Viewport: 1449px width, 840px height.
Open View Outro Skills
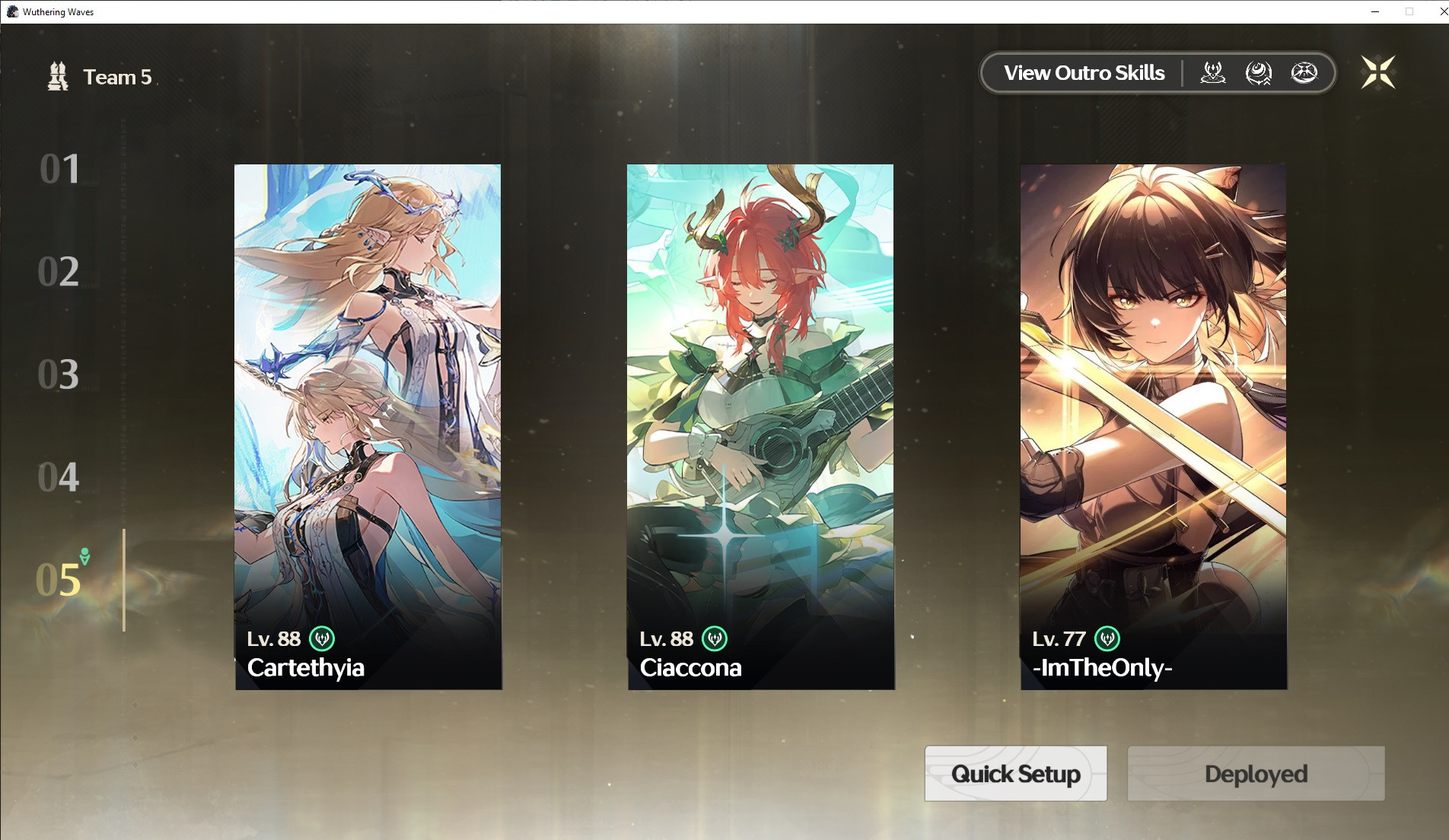point(1084,72)
